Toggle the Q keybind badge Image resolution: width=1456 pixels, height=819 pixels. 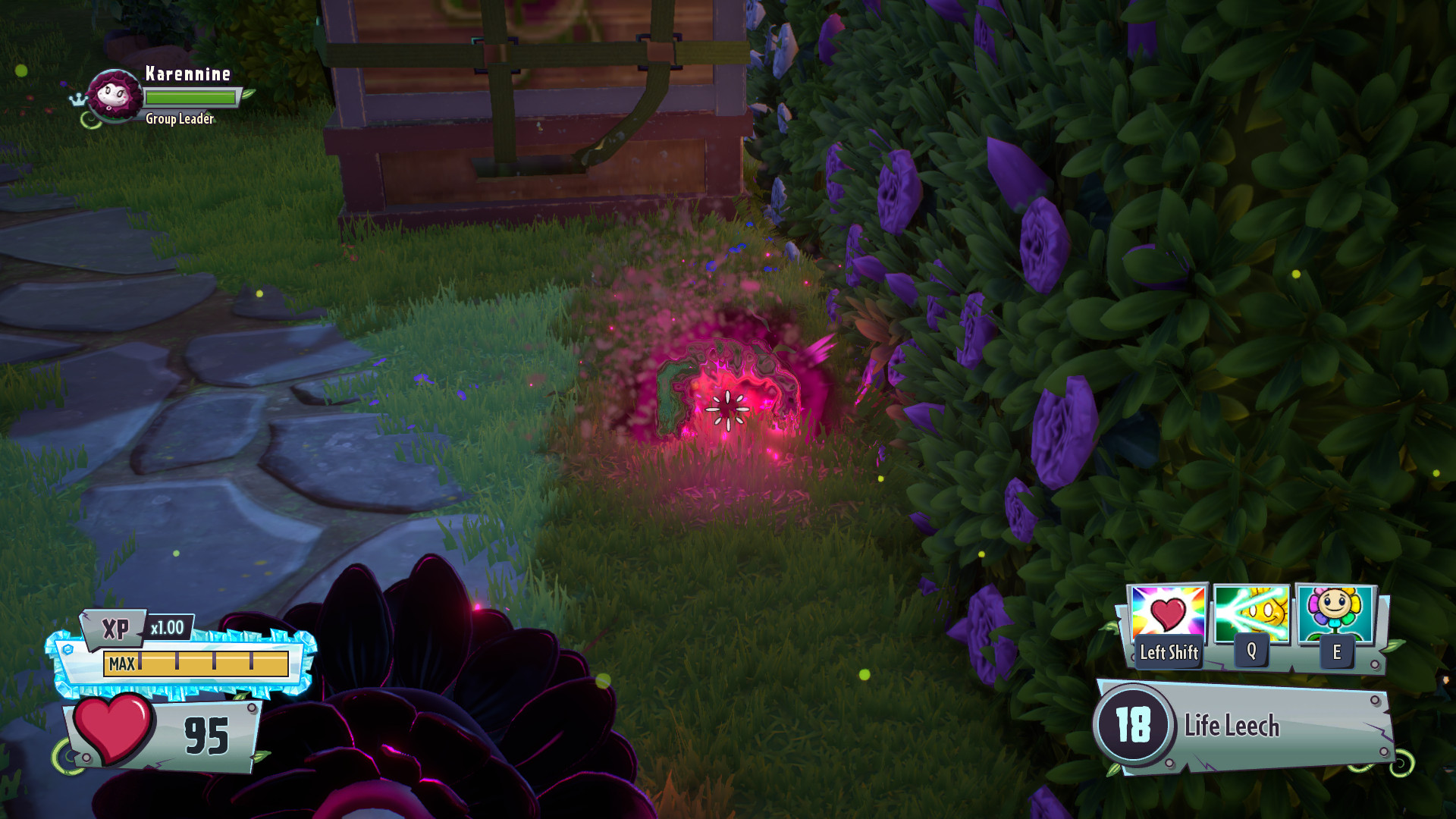pos(1251,650)
